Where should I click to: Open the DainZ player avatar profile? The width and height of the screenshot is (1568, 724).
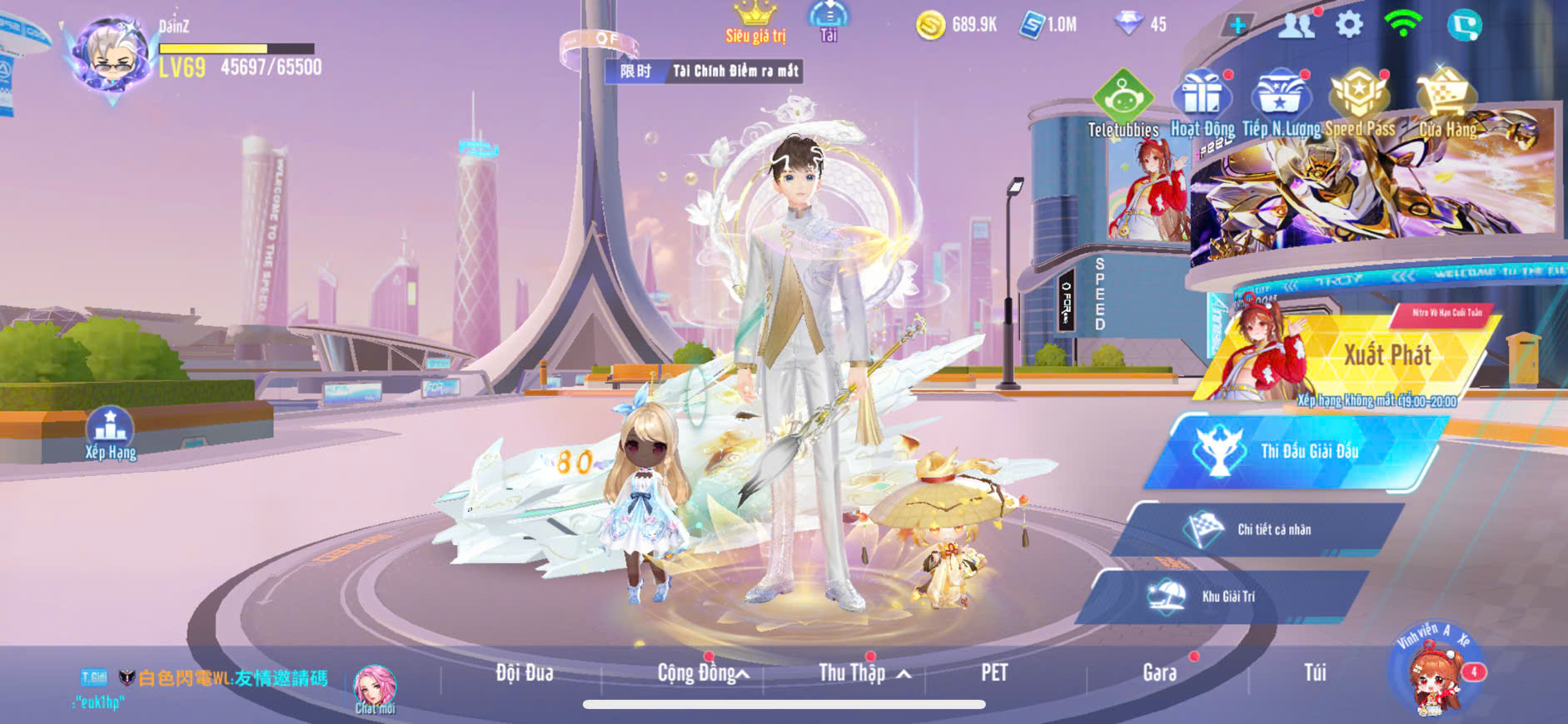click(112, 57)
